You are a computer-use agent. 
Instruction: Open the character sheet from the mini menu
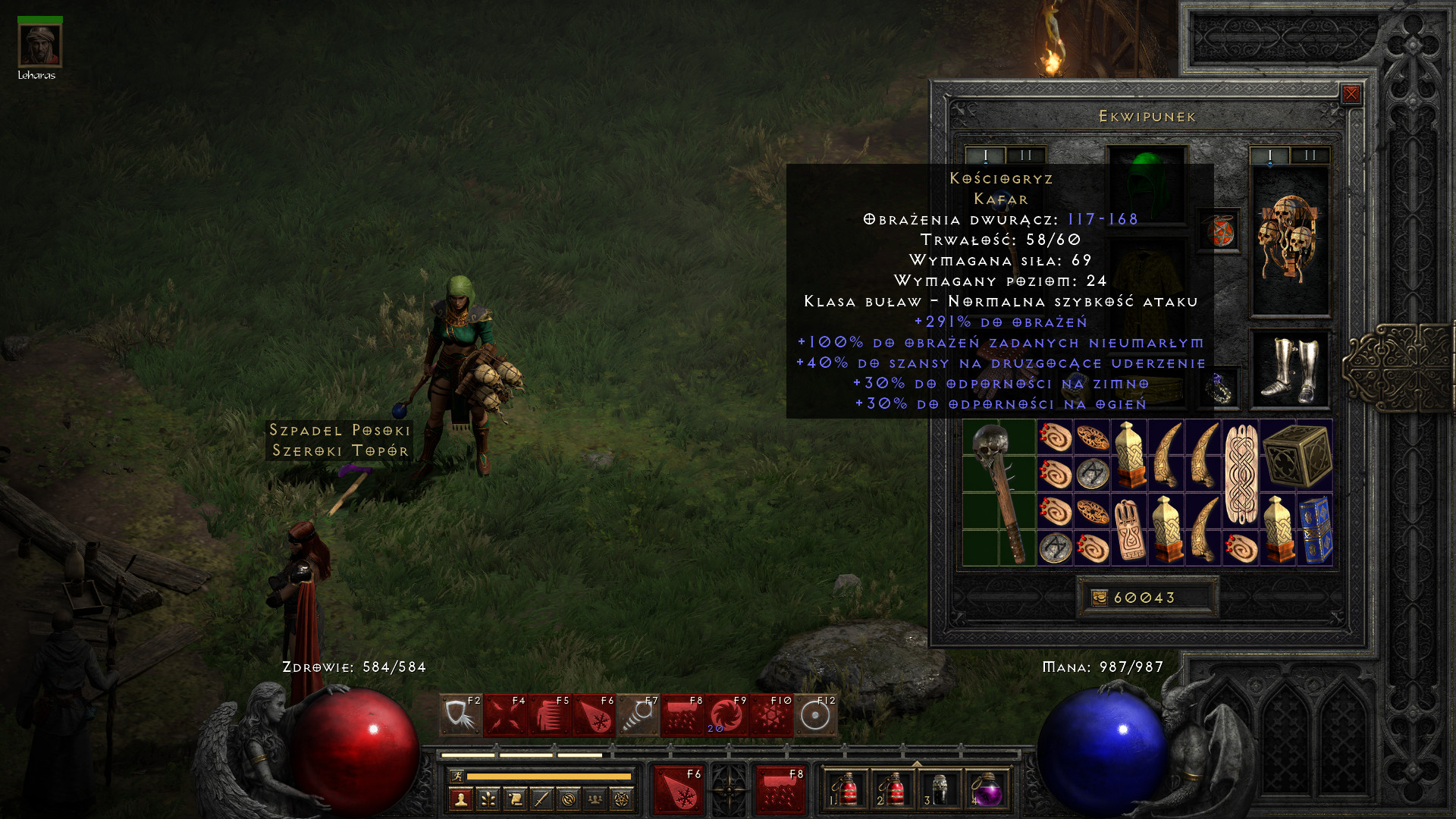click(x=460, y=799)
